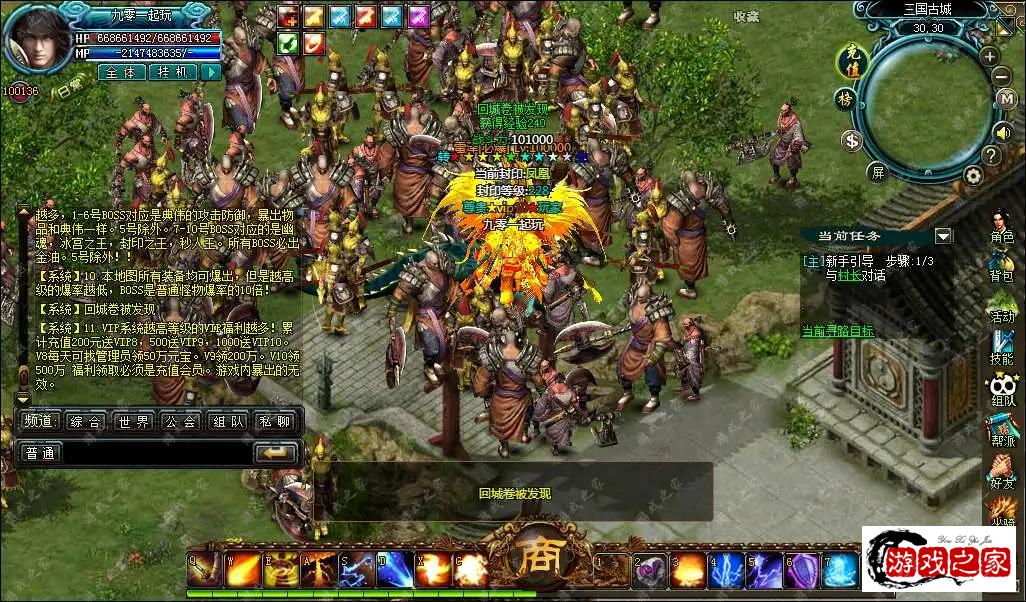The height and width of the screenshot is (602, 1026).
Task: Open the help question mark button
Action: pos(990,155)
